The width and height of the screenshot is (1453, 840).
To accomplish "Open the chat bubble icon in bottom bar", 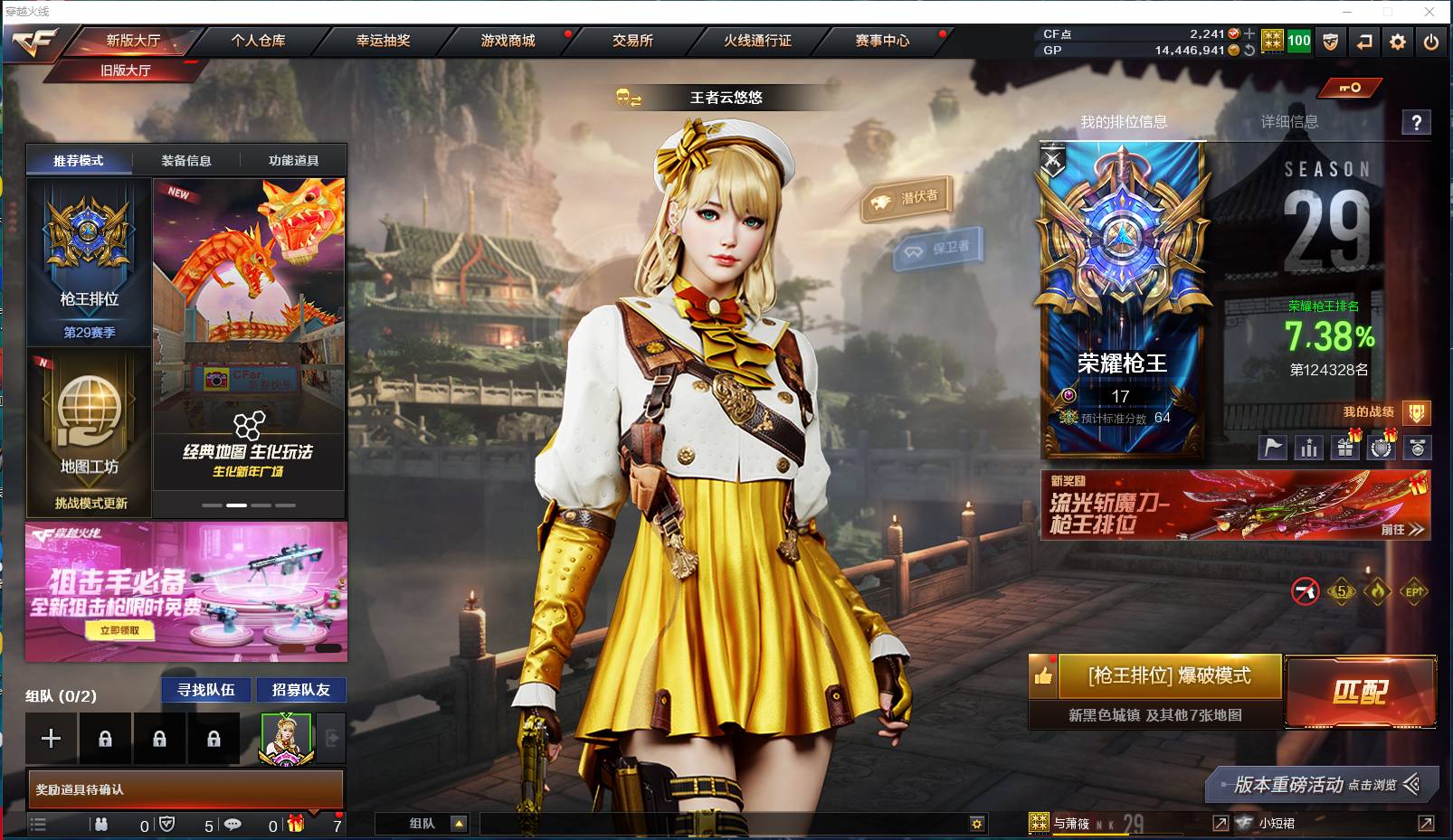I will click(233, 824).
